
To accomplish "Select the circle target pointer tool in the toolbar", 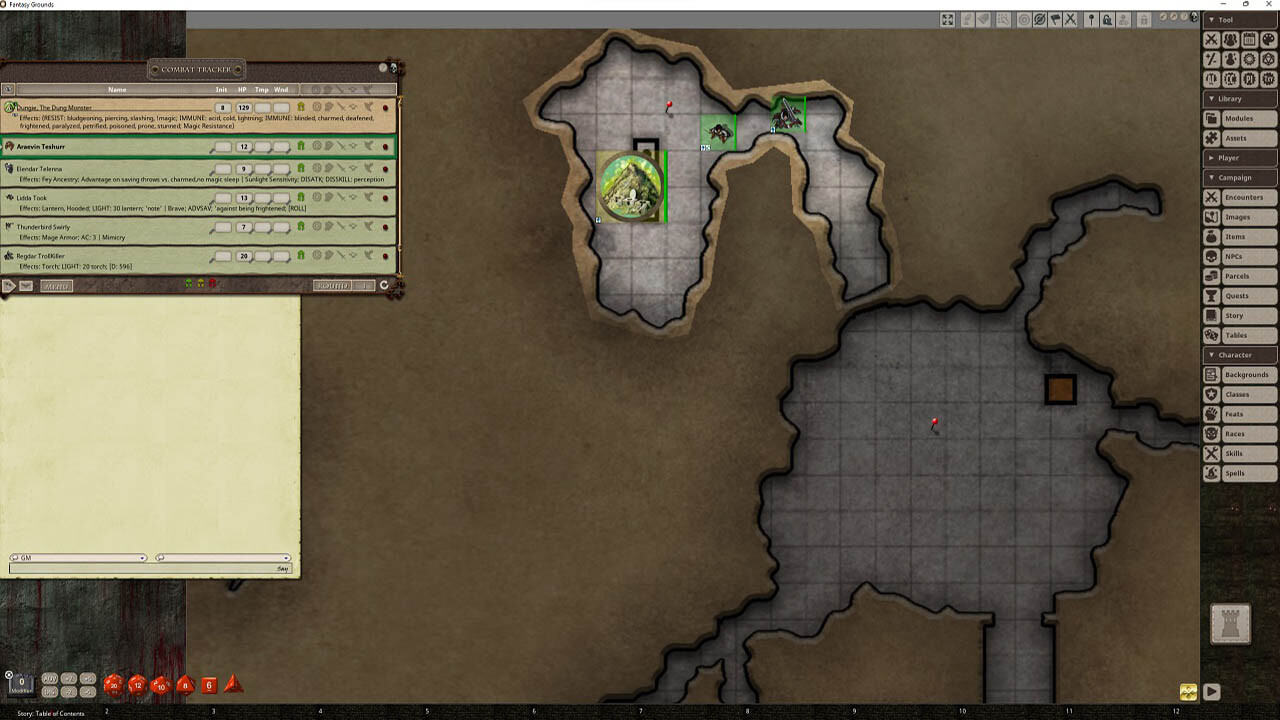I will tap(1025, 18).
